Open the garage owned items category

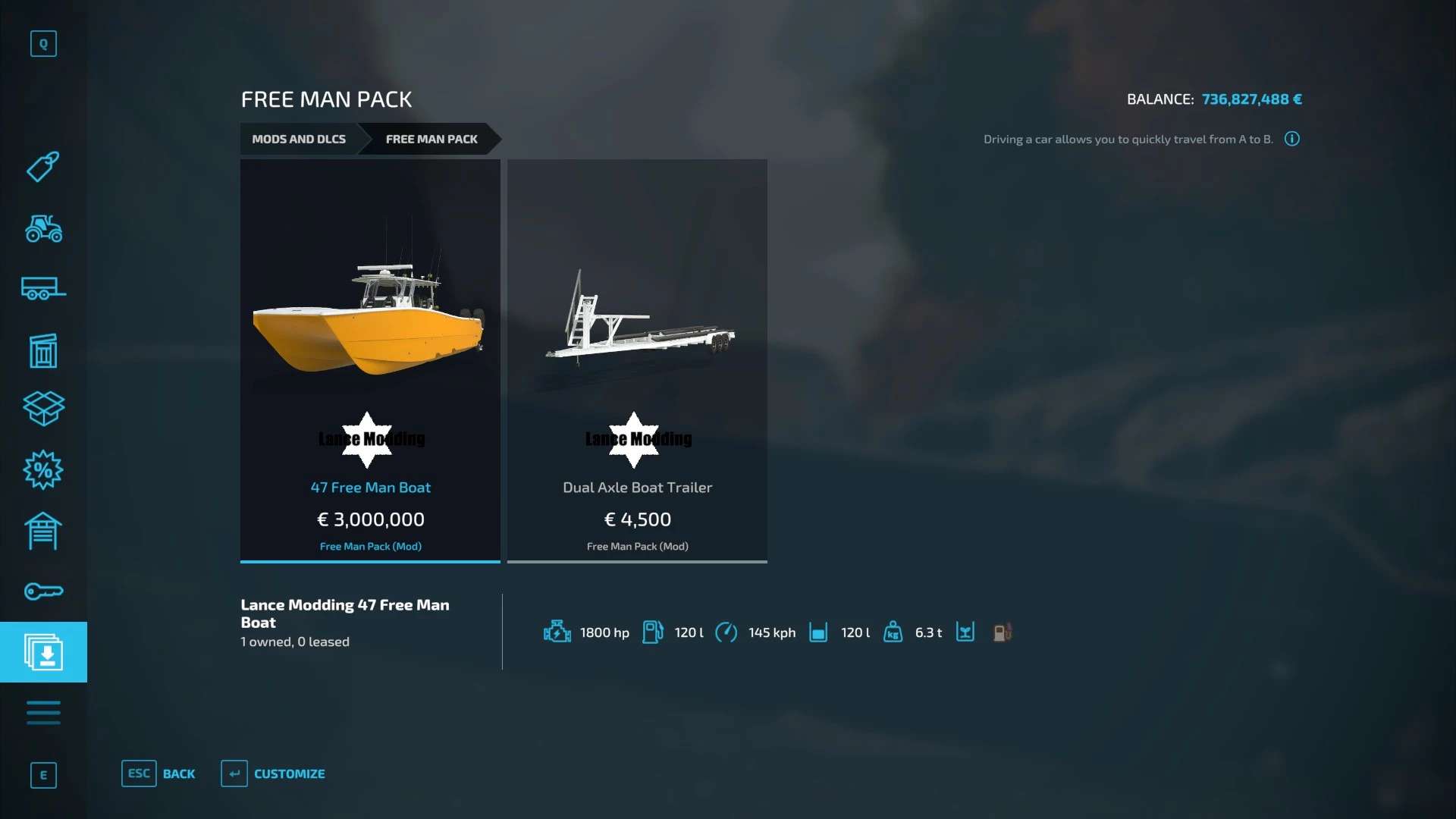pos(43,531)
